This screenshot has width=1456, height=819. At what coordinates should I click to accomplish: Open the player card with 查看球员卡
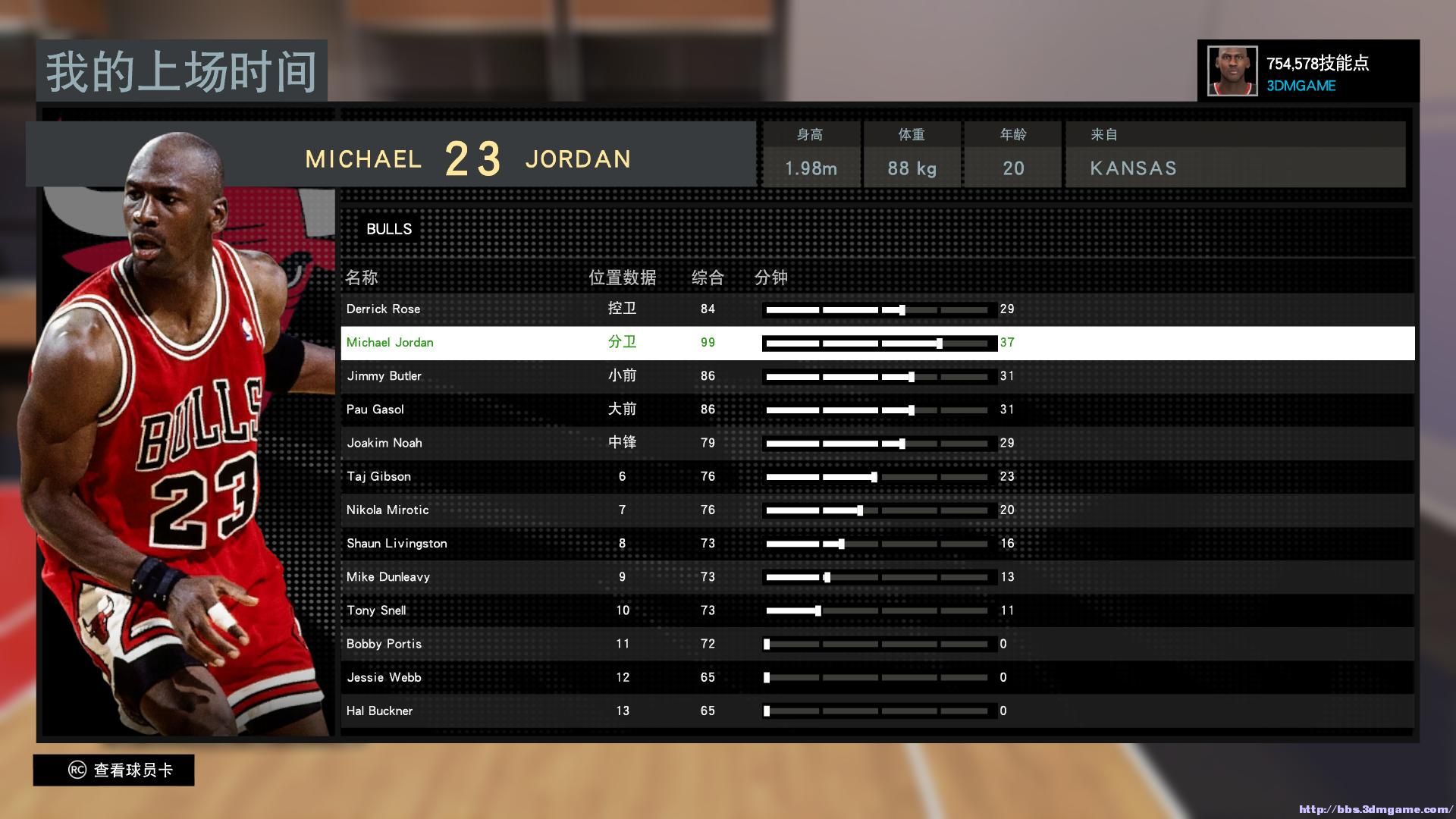[114, 770]
